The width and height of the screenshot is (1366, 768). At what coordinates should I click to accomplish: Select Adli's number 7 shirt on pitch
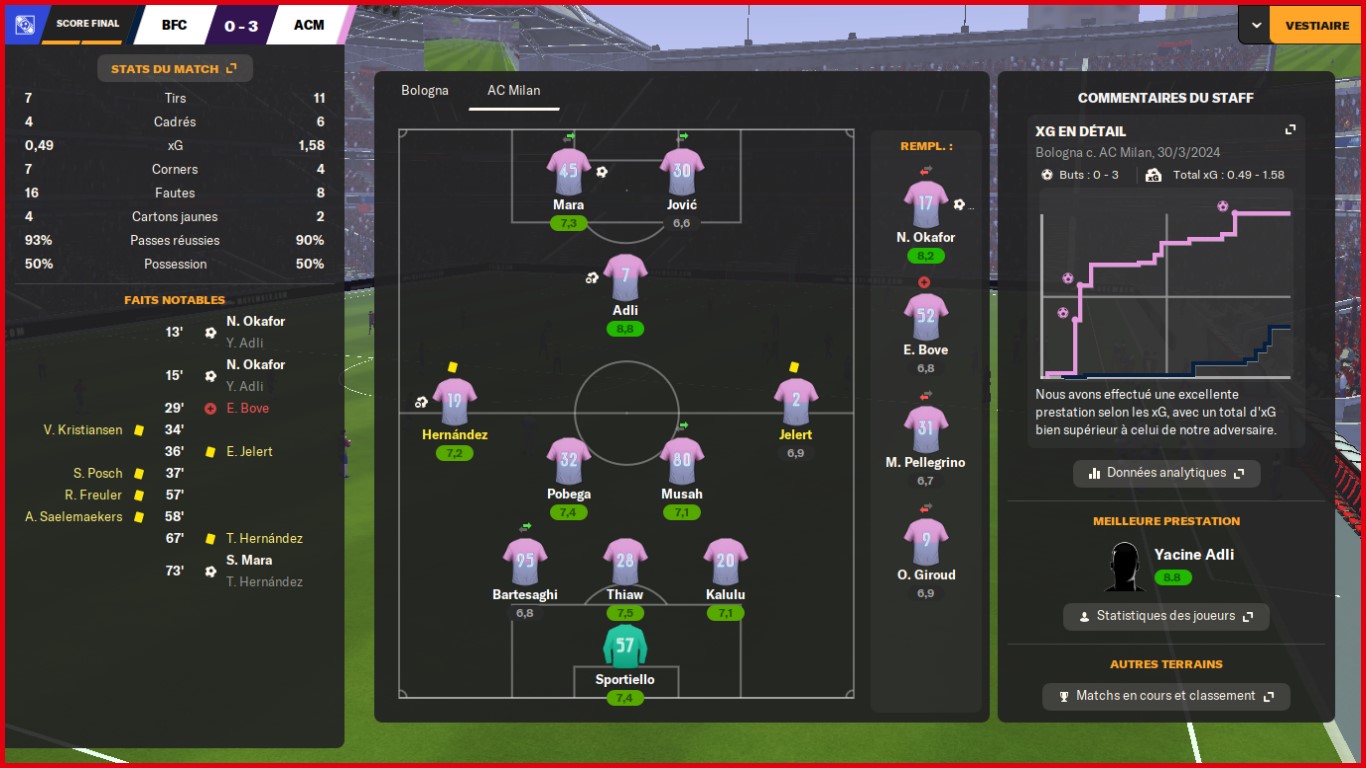coord(625,276)
